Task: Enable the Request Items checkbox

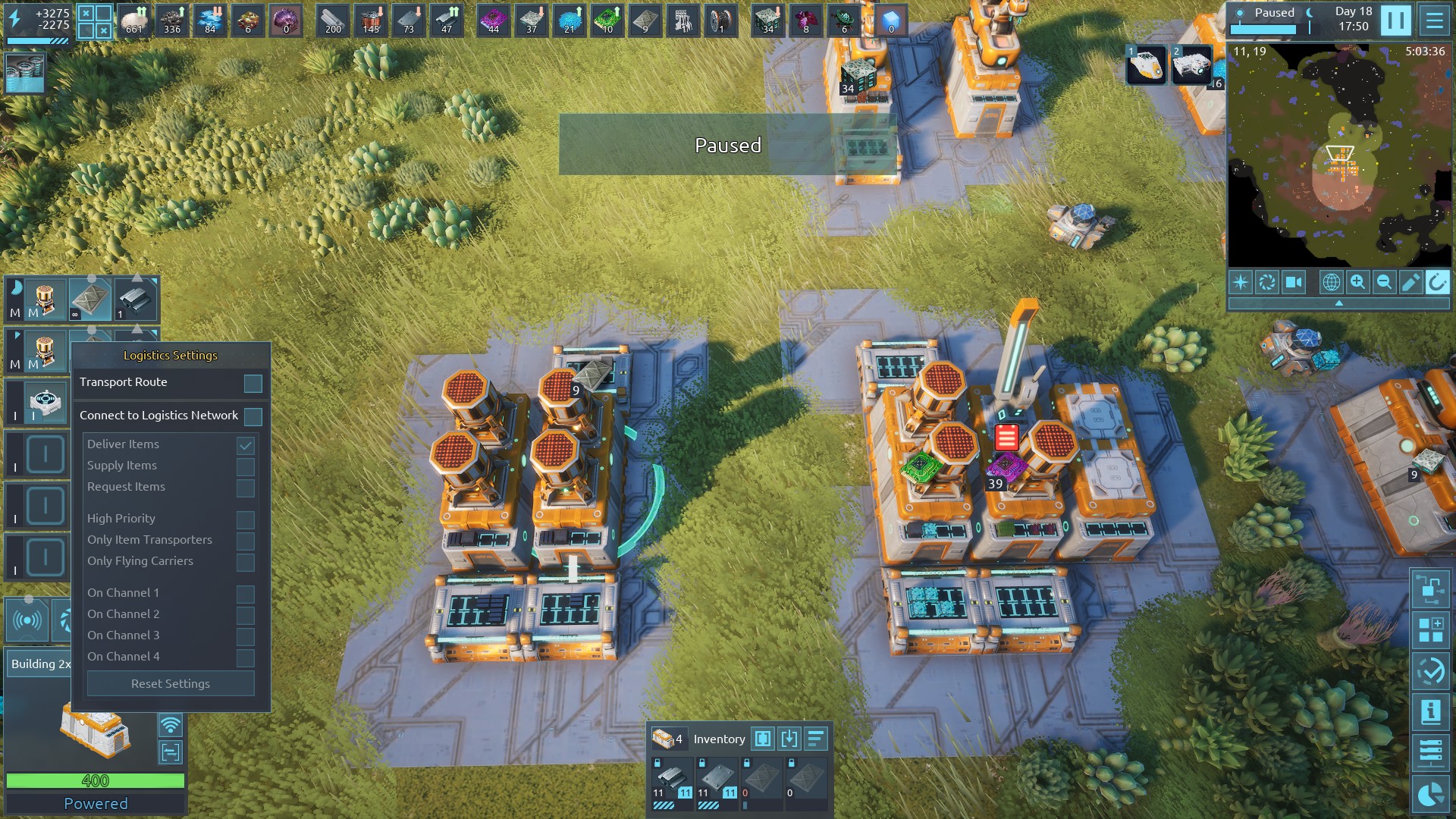Action: (245, 488)
